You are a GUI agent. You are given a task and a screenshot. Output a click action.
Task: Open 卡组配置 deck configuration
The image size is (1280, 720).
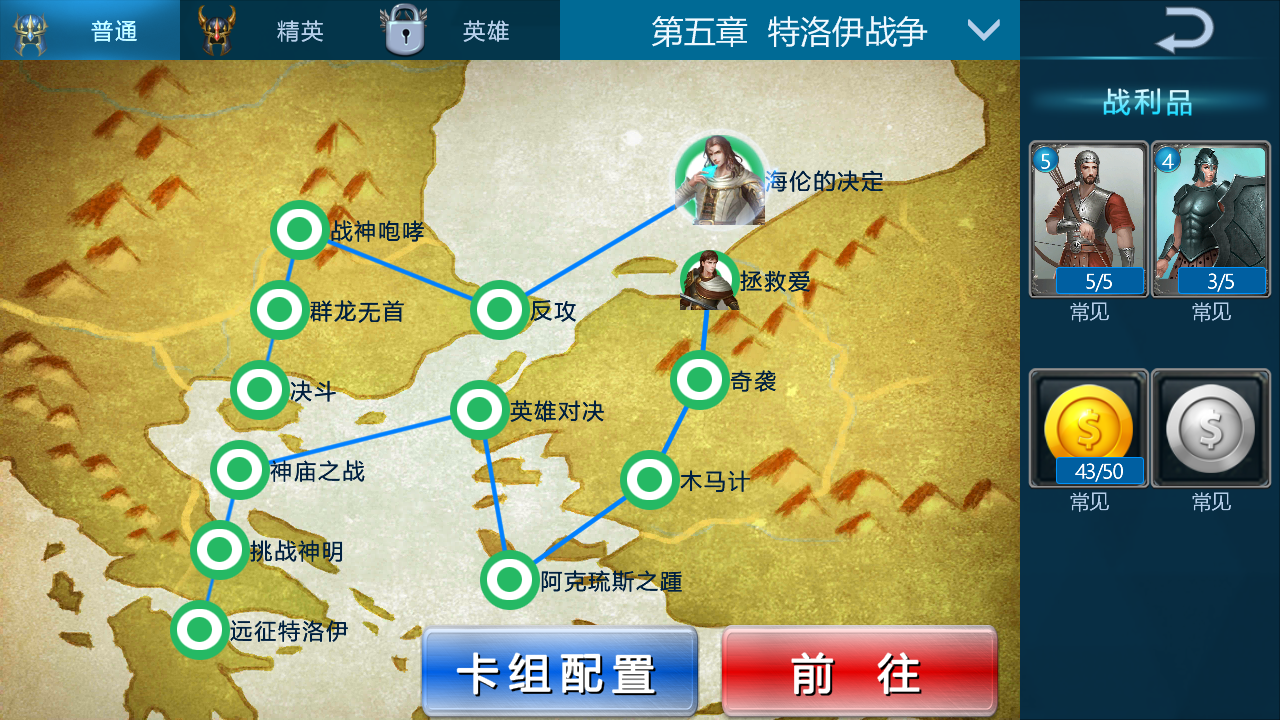click(558, 671)
